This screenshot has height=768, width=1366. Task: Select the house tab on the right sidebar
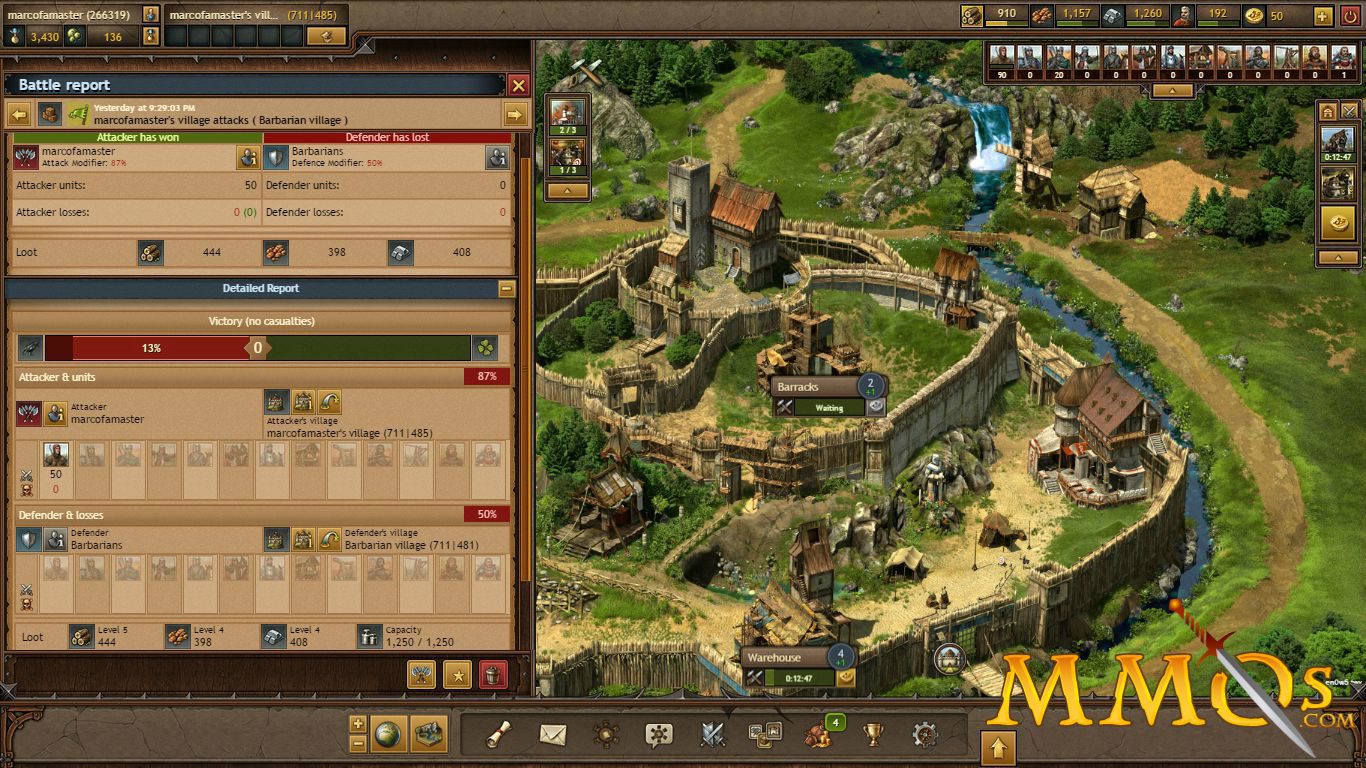click(1327, 112)
